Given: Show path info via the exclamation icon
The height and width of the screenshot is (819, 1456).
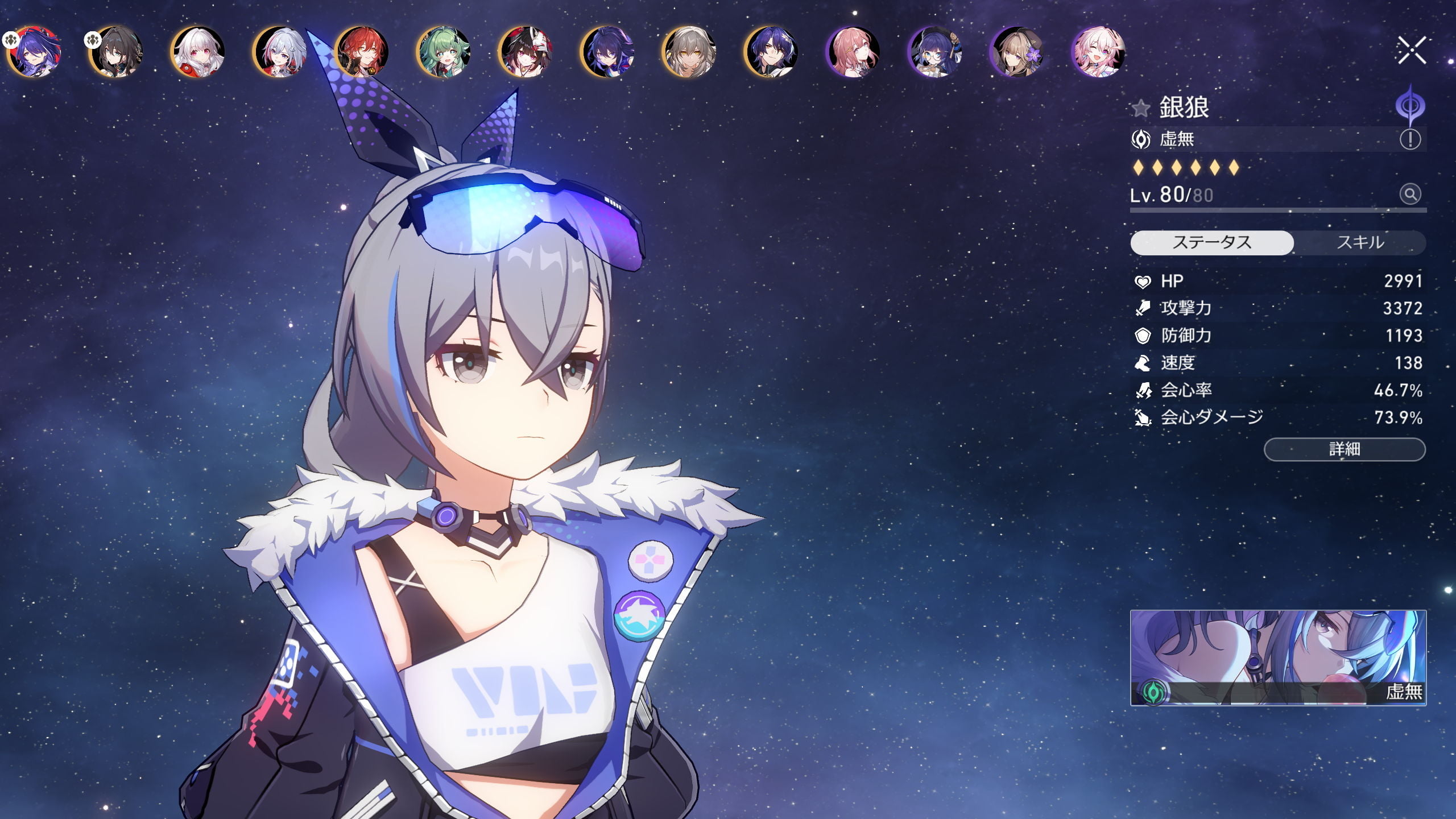Looking at the screenshot, I should [1410, 139].
